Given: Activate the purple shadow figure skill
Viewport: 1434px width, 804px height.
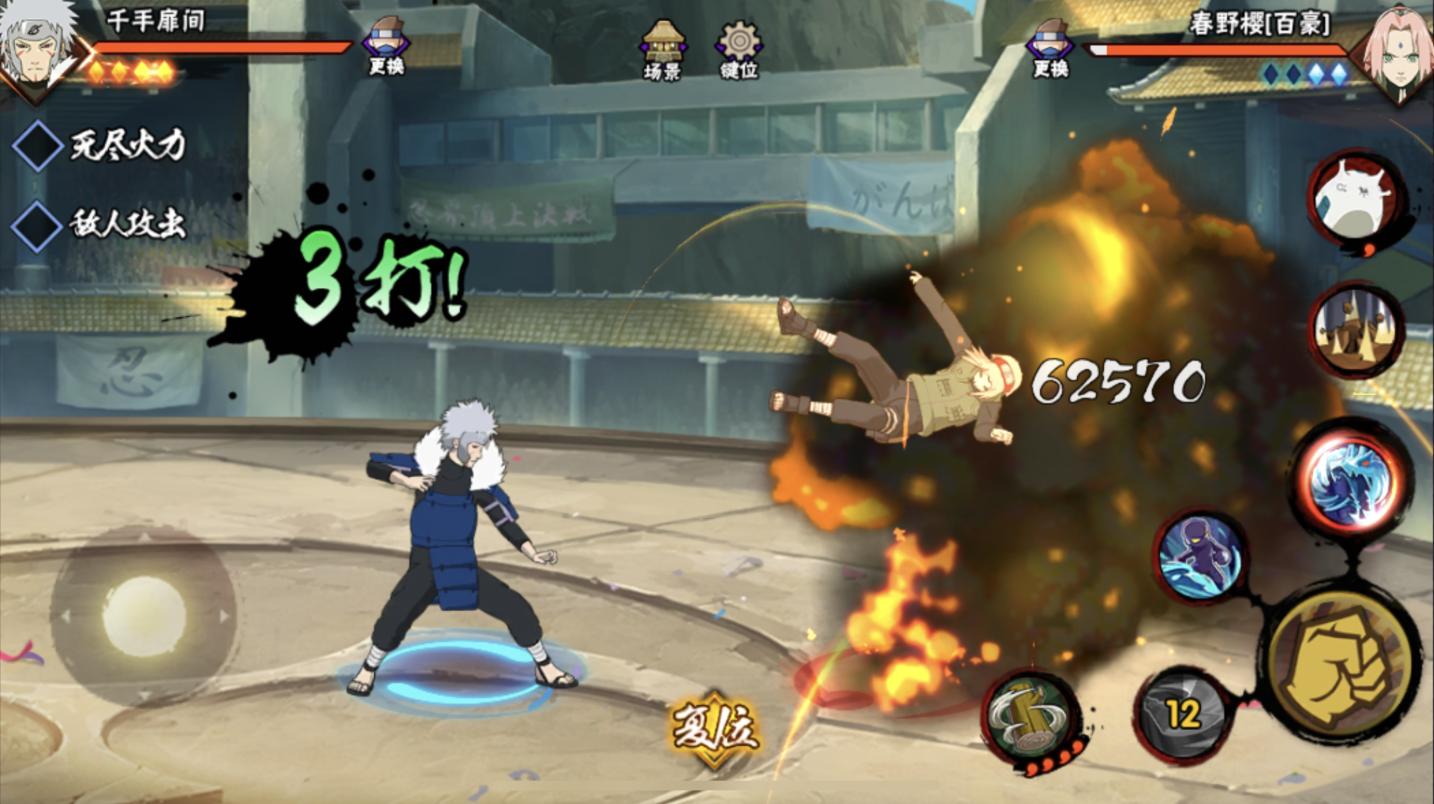Looking at the screenshot, I should [x=1200, y=556].
